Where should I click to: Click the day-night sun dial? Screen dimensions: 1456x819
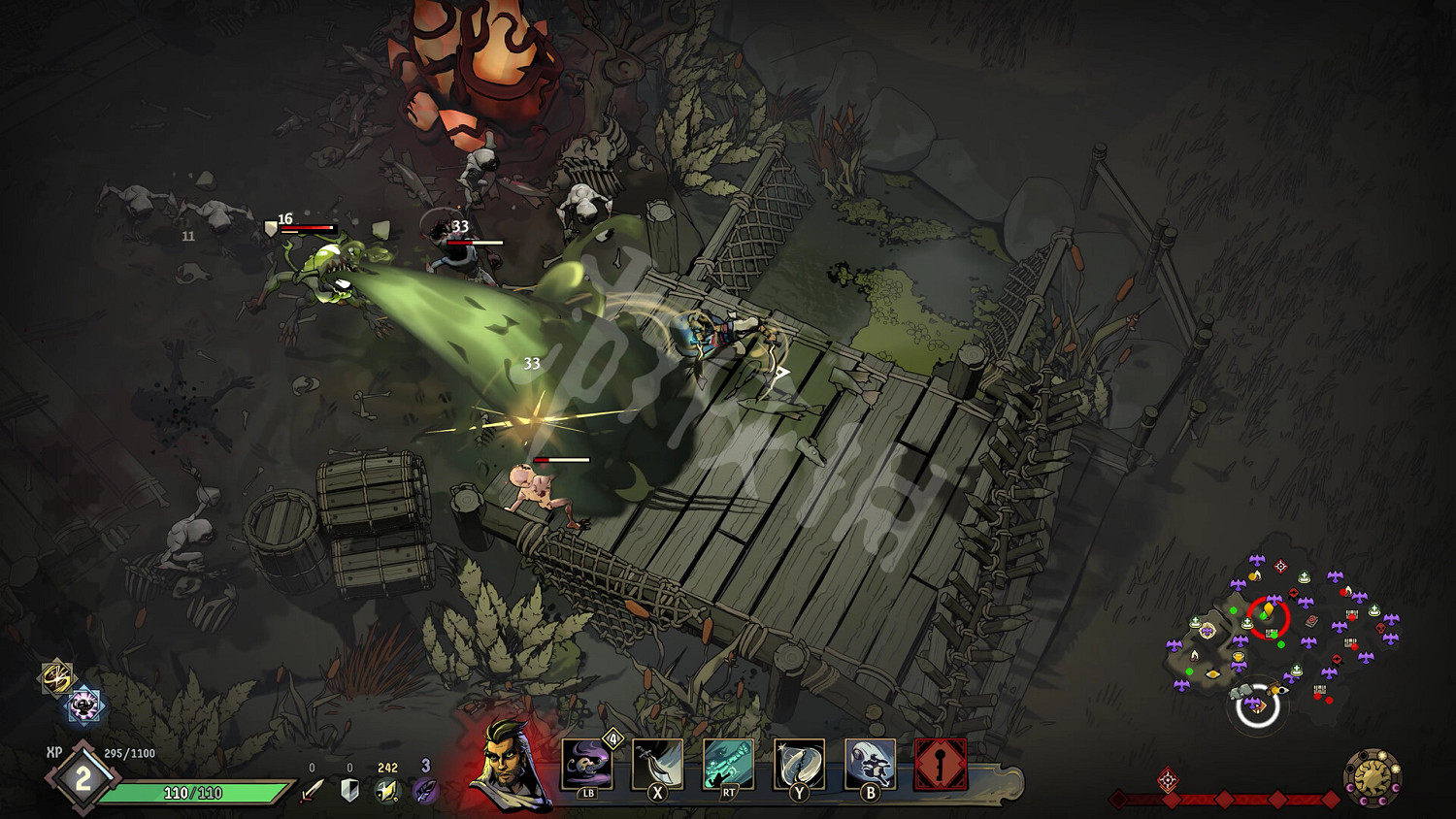click(1373, 776)
